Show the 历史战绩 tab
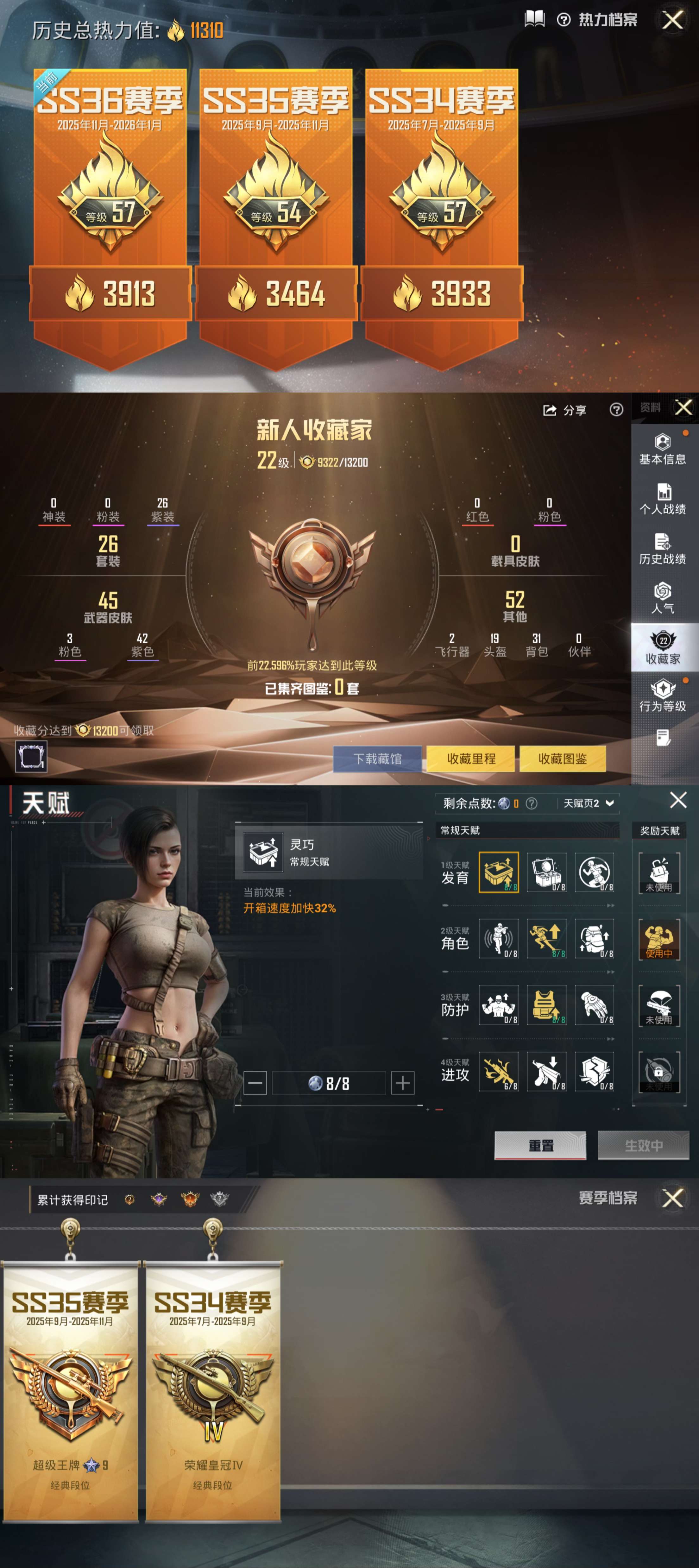The image size is (699, 1568). pyautogui.click(x=663, y=549)
